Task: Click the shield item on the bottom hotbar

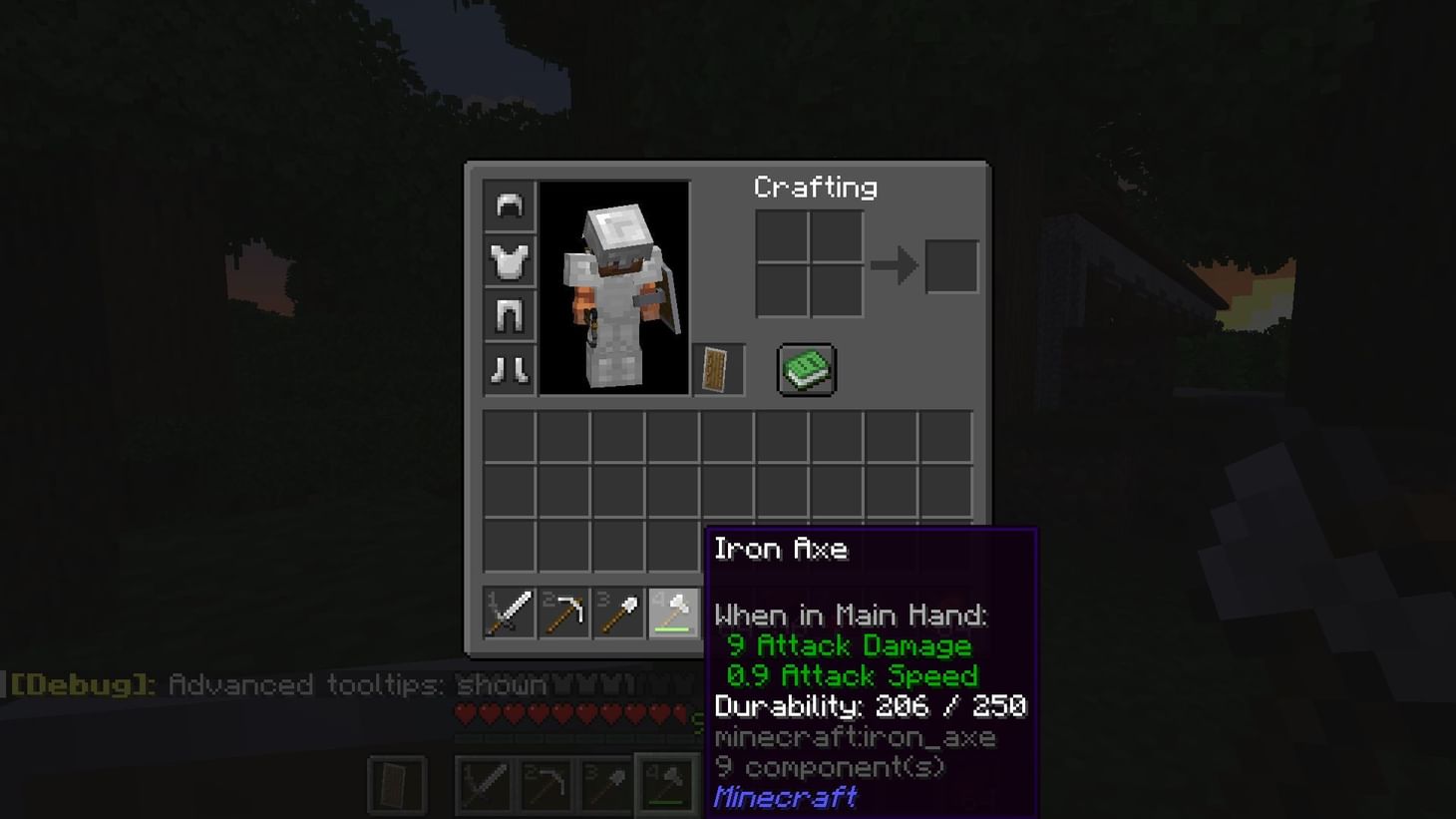Action: (x=396, y=784)
